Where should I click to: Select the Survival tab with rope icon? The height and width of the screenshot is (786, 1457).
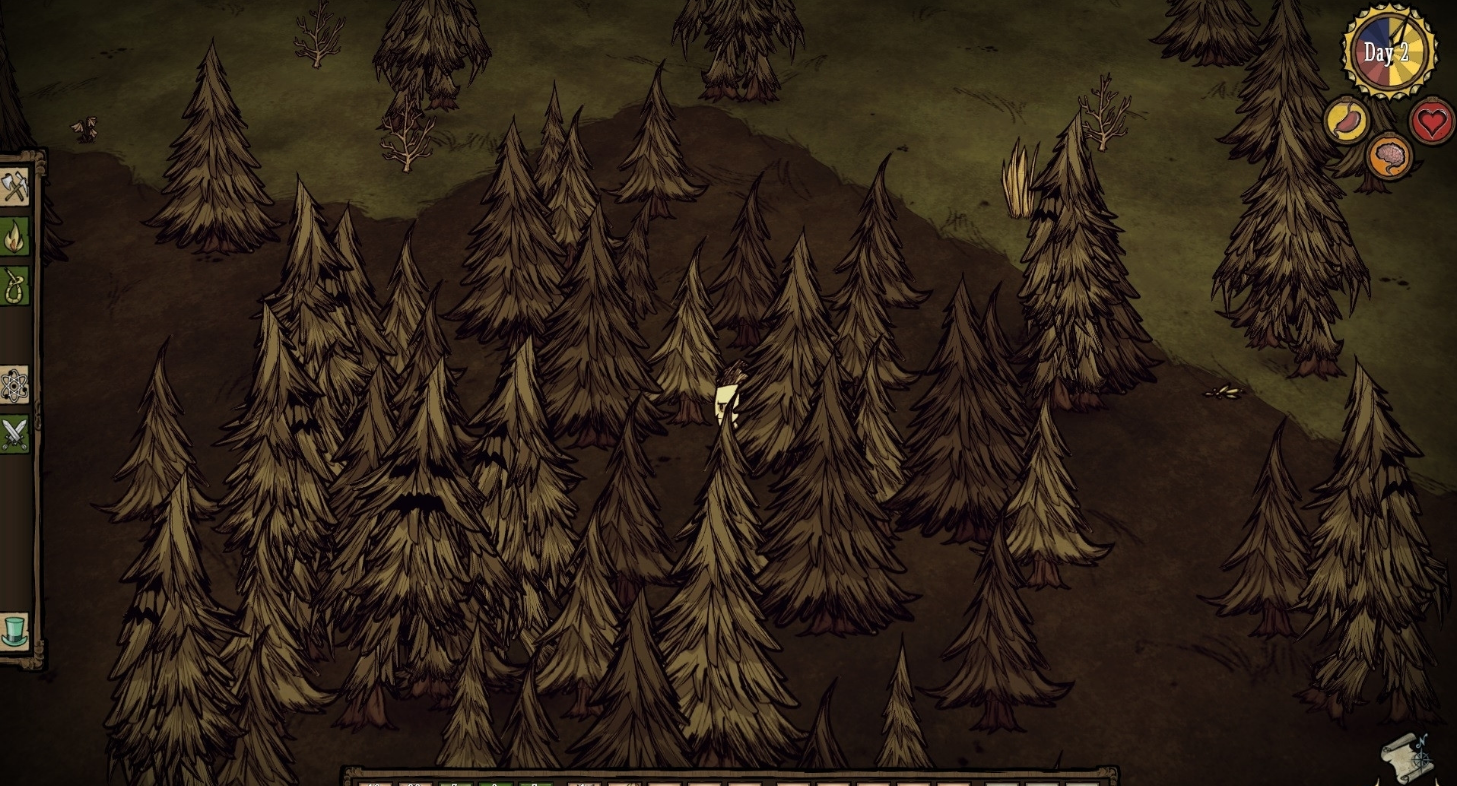coord(14,286)
